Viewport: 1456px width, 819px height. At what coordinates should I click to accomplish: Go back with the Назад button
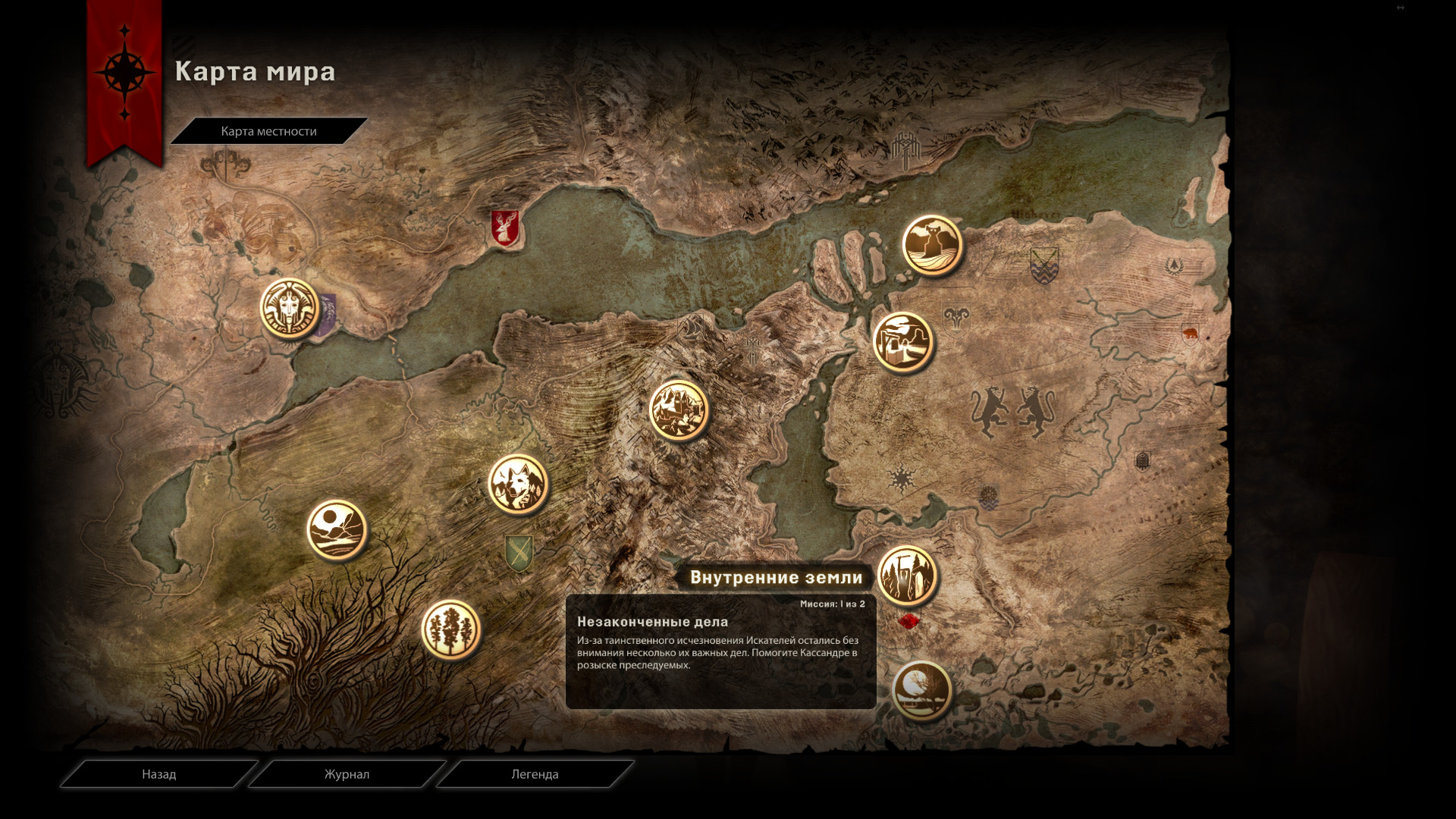pos(158,774)
